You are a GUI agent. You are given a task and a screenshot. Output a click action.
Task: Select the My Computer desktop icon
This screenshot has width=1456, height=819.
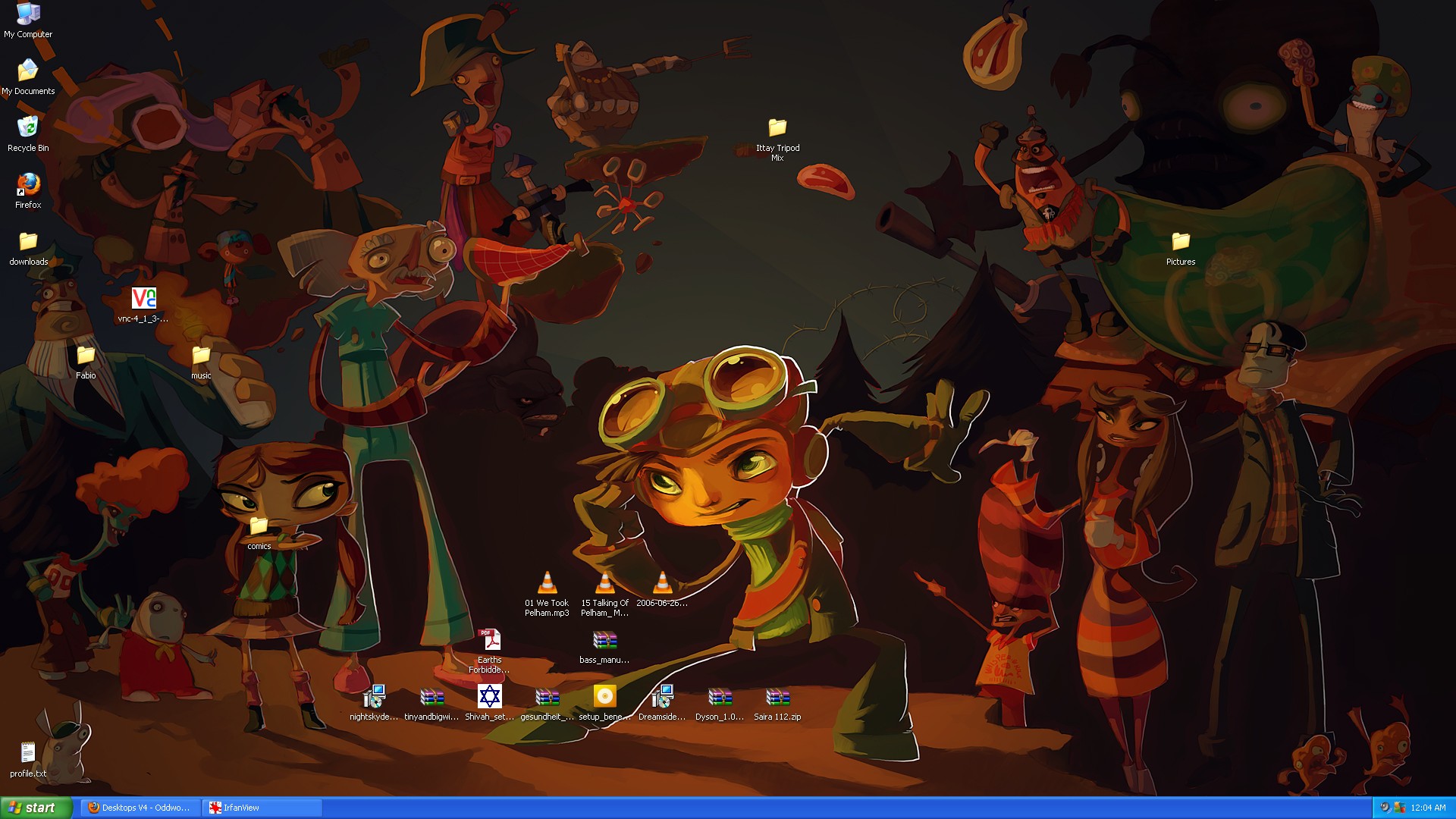[28, 15]
